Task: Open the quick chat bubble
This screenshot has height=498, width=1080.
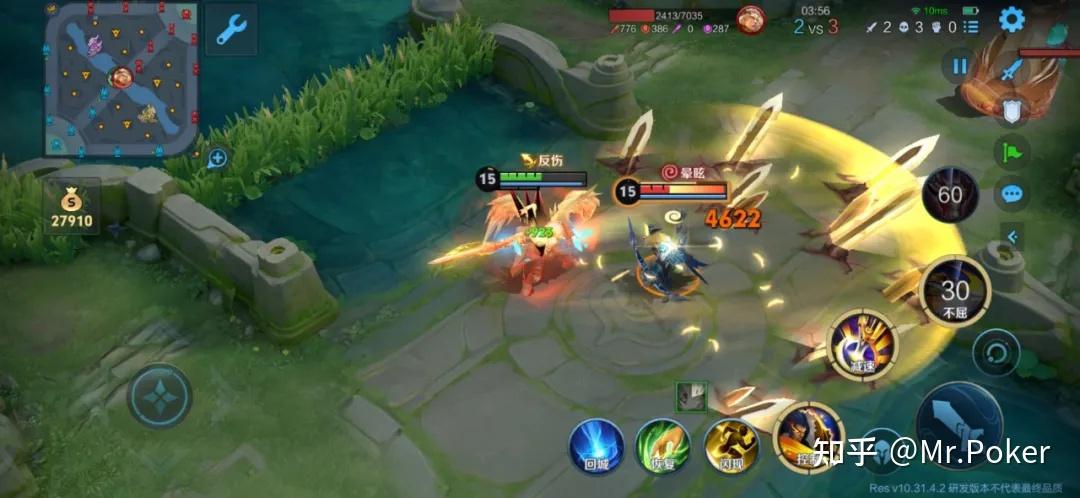Action: tap(1012, 194)
